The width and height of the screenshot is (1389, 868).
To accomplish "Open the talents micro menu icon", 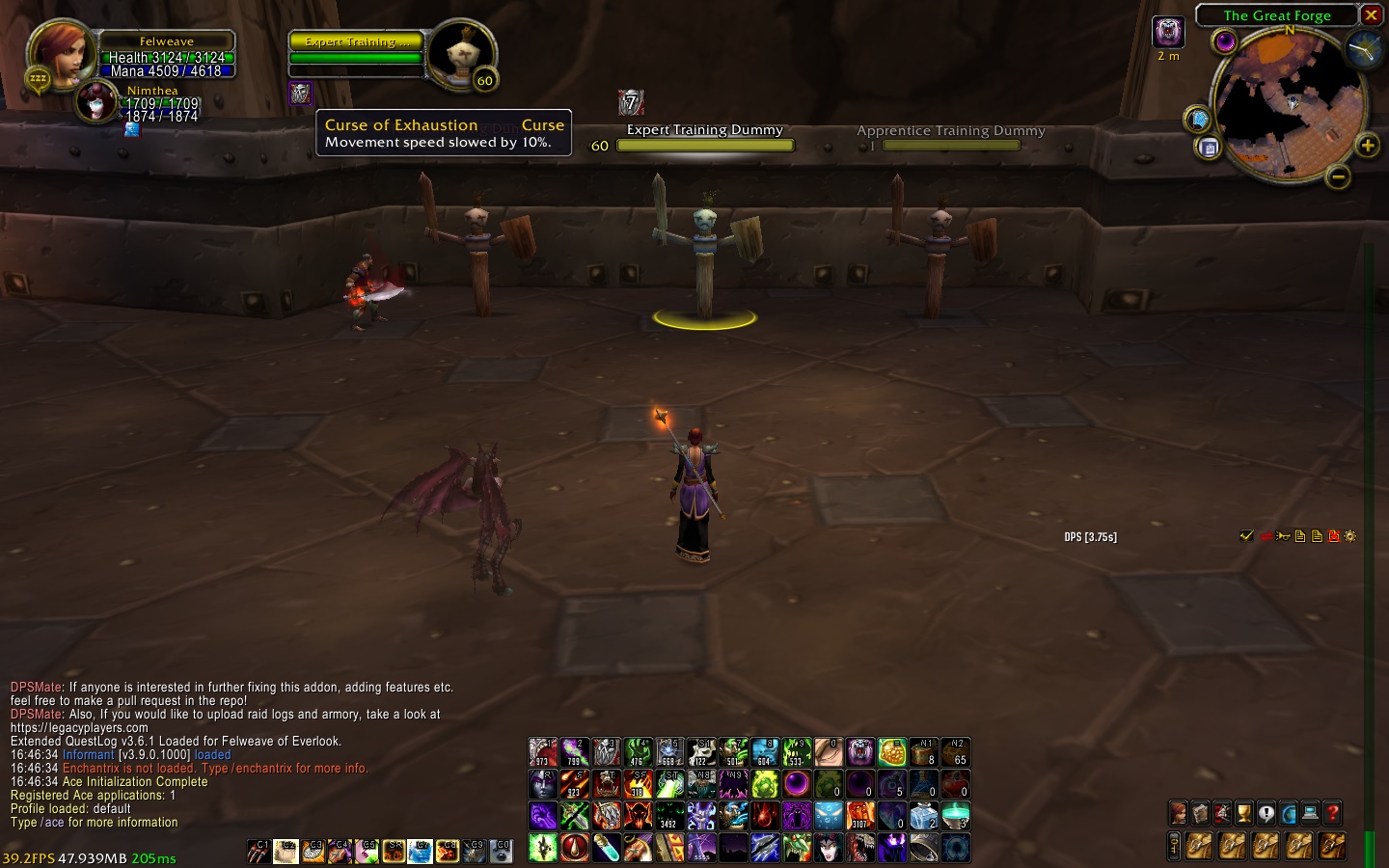I will pyautogui.click(x=1221, y=813).
